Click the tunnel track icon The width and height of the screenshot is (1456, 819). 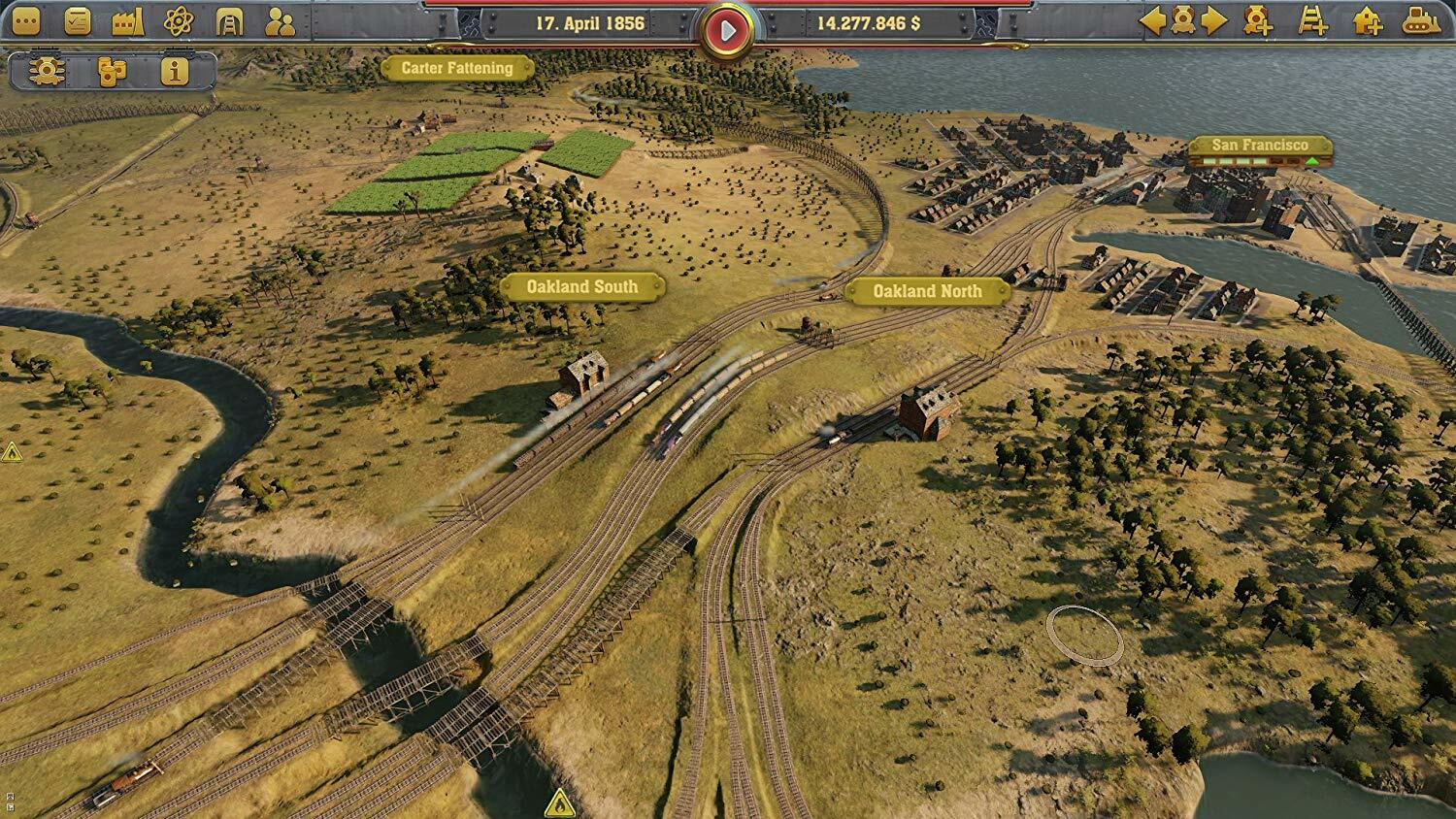coord(229,21)
